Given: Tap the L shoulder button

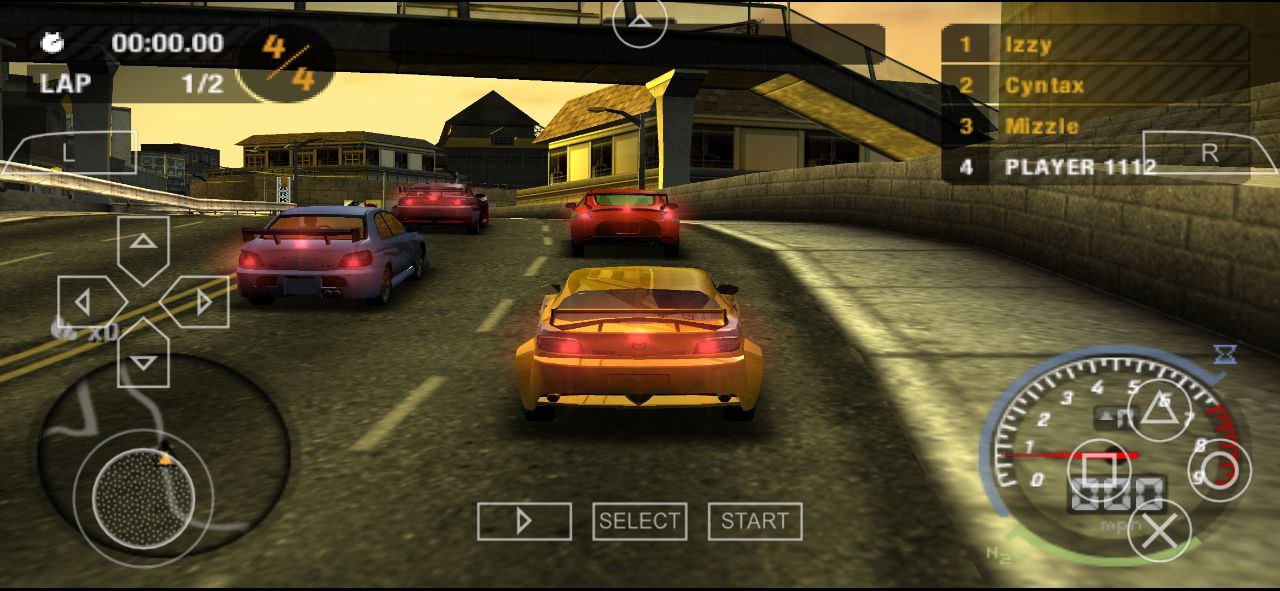Looking at the screenshot, I should tap(69, 153).
